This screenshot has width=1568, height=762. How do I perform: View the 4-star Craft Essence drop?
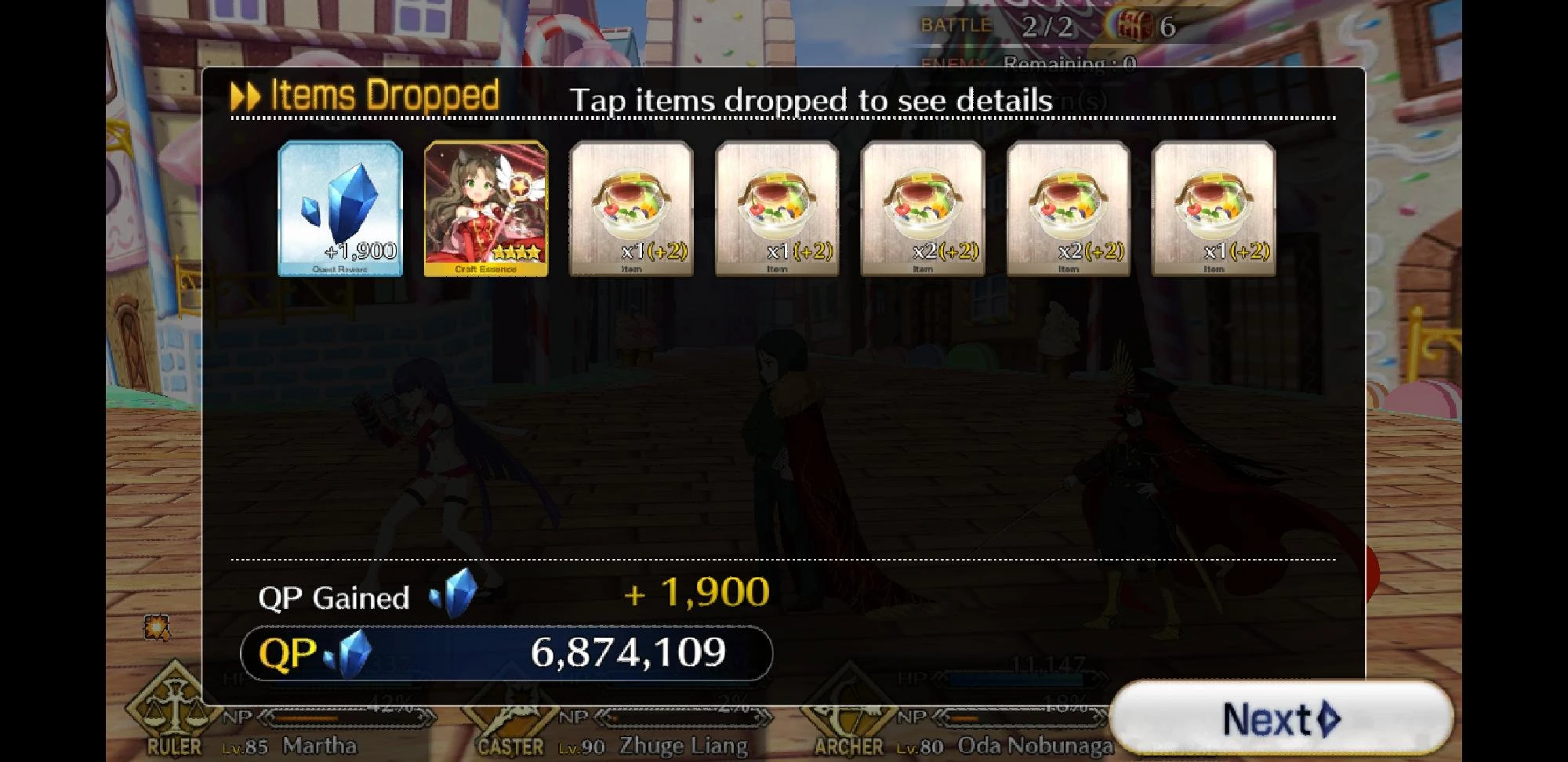tap(485, 208)
